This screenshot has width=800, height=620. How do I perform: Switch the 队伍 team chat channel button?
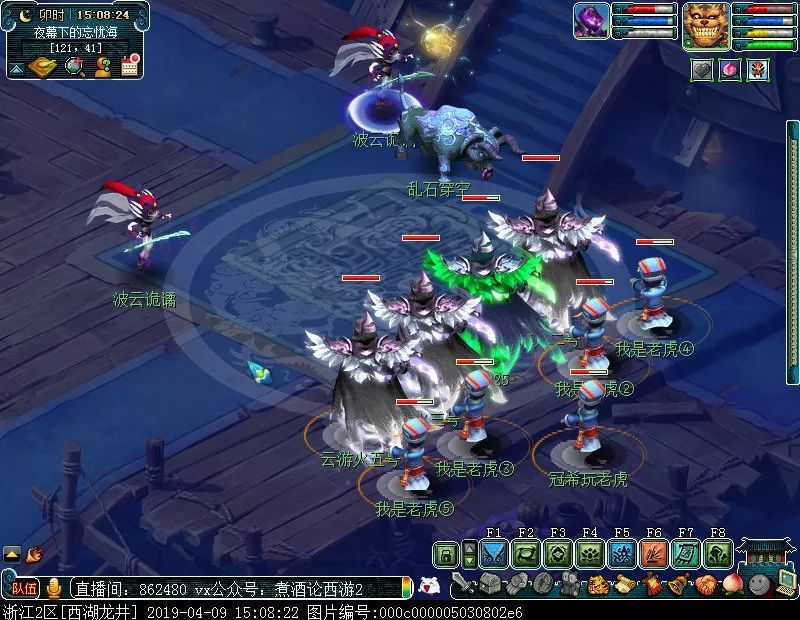click(x=25, y=588)
